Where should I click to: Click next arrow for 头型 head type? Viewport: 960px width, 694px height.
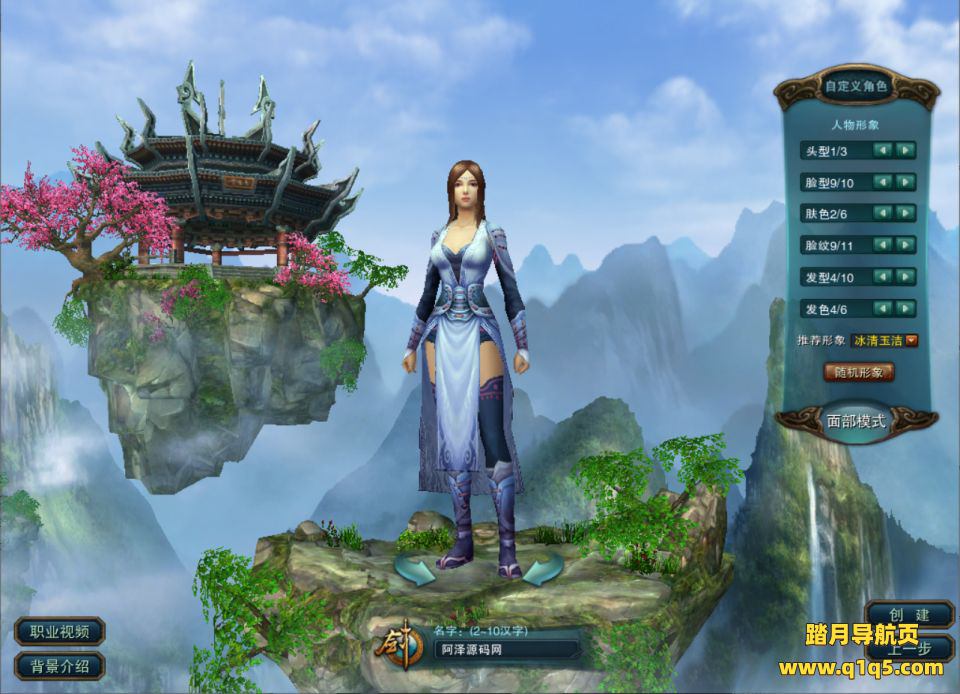[905, 150]
